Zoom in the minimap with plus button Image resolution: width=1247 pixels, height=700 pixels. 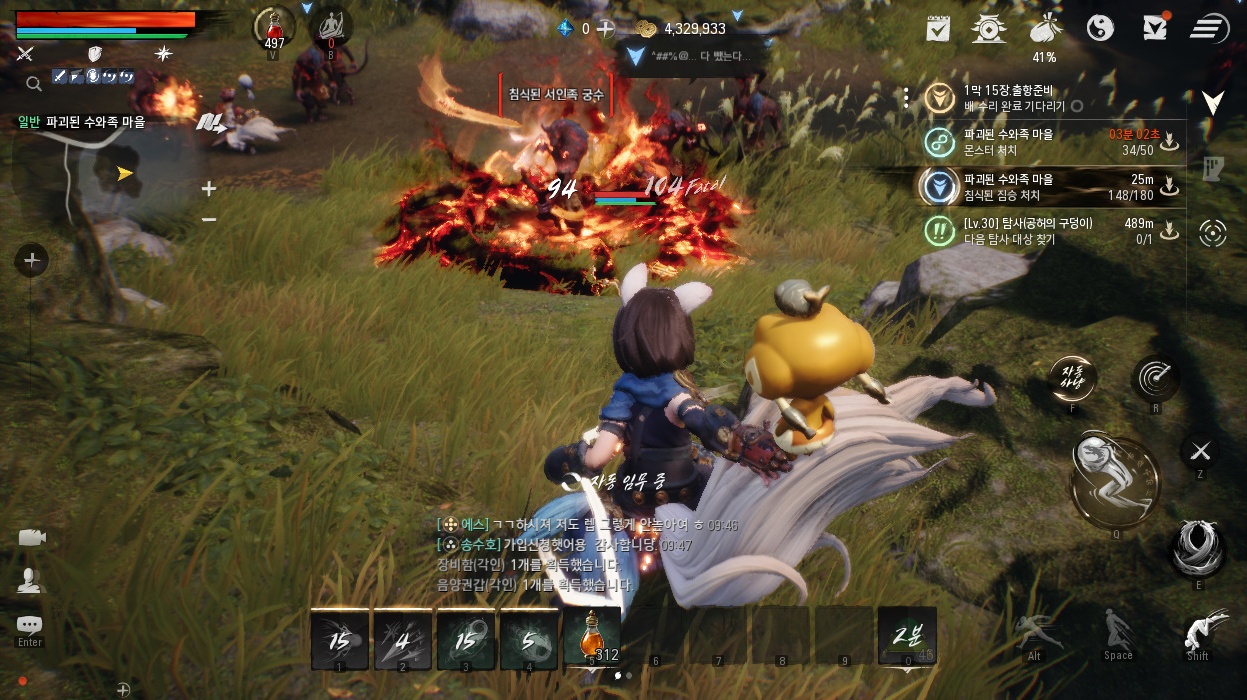(x=209, y=188)
